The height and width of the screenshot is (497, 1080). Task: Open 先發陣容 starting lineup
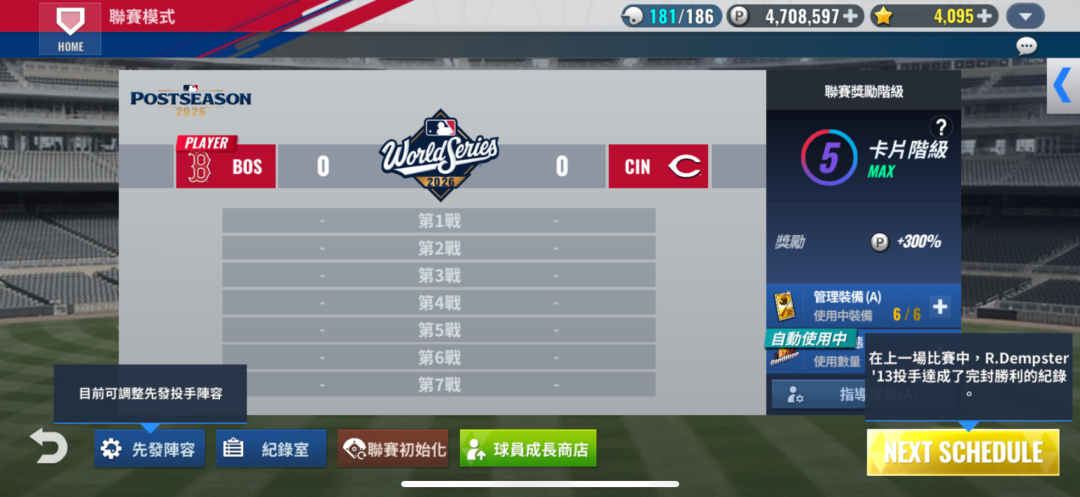(x=151, y=449)
